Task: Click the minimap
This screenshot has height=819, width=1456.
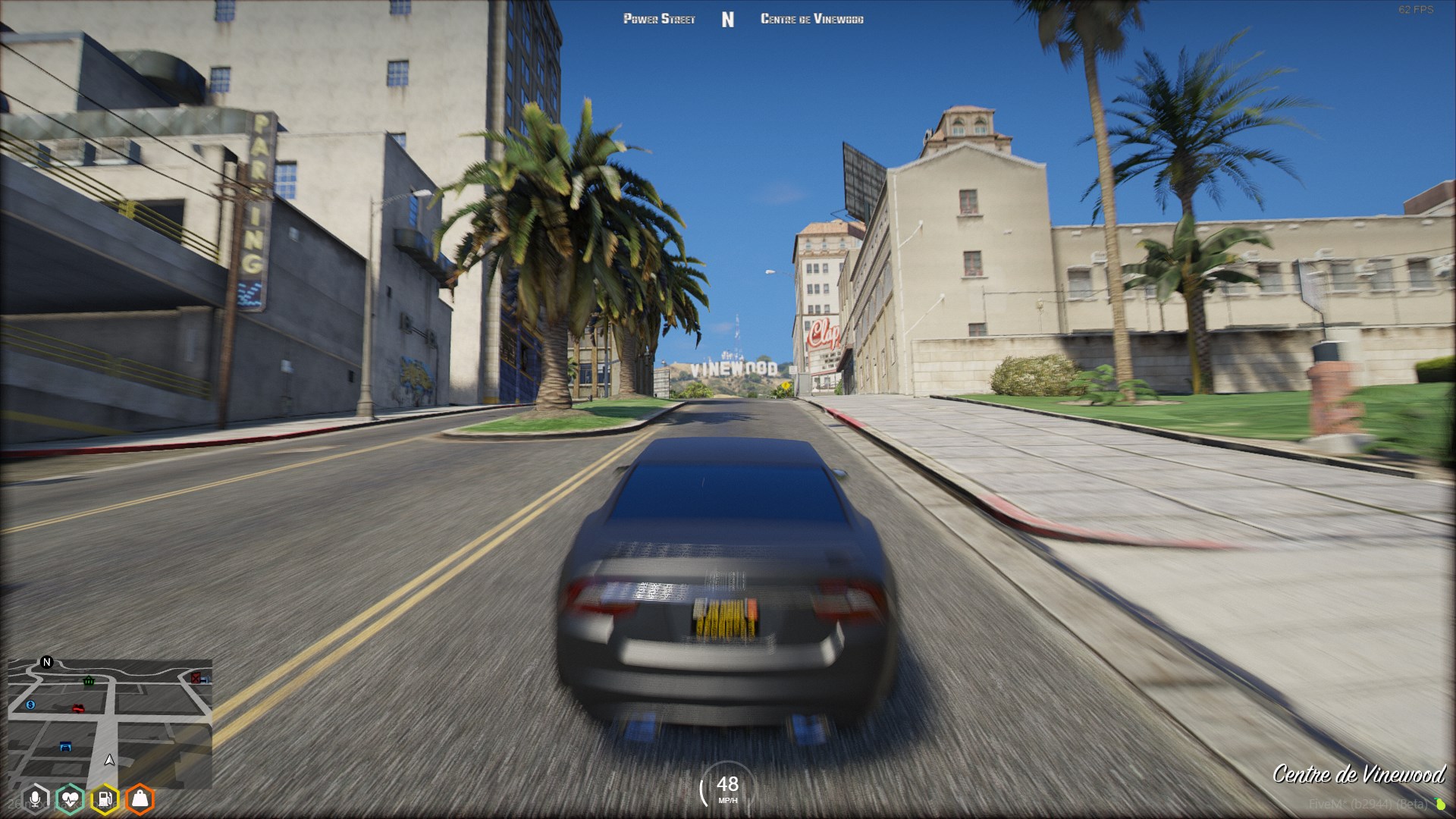Action: (x=110, y=723)
